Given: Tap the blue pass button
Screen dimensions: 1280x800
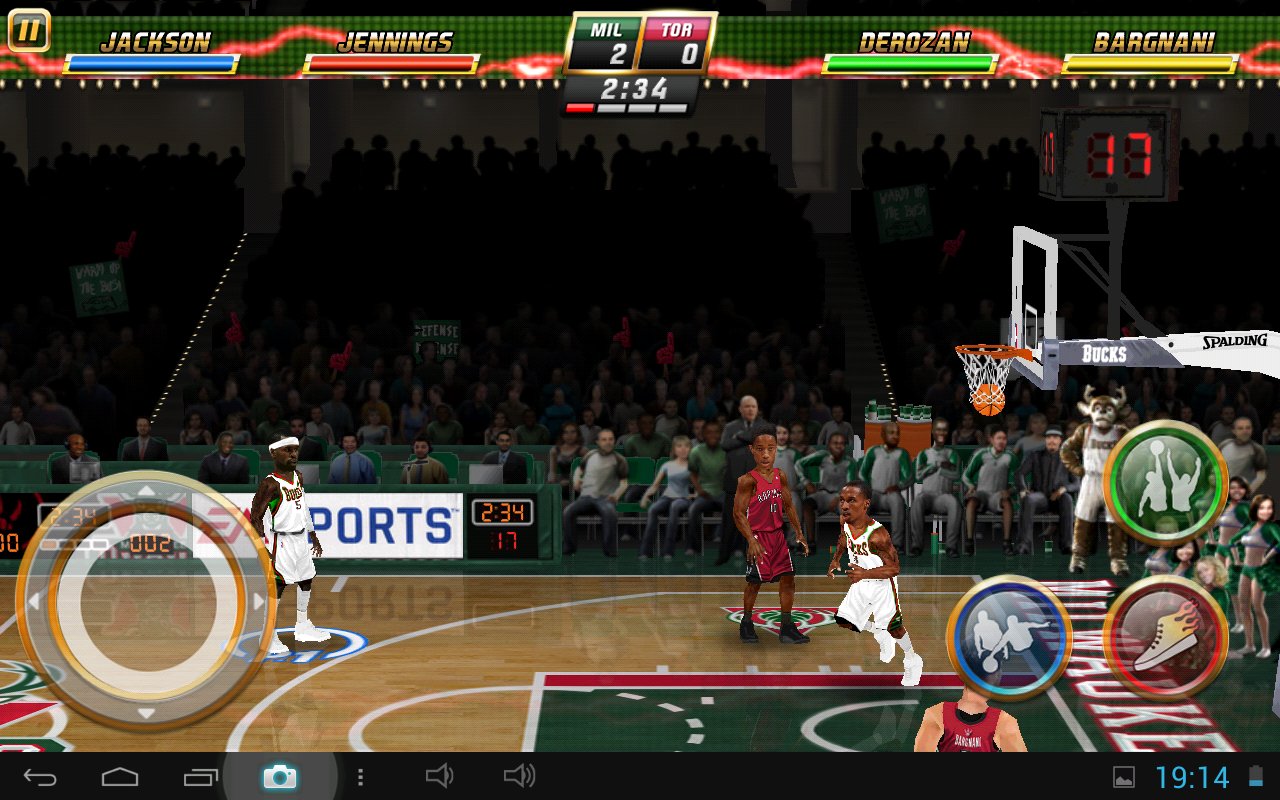Looking at the screenshot, I should click(1008, 637).
